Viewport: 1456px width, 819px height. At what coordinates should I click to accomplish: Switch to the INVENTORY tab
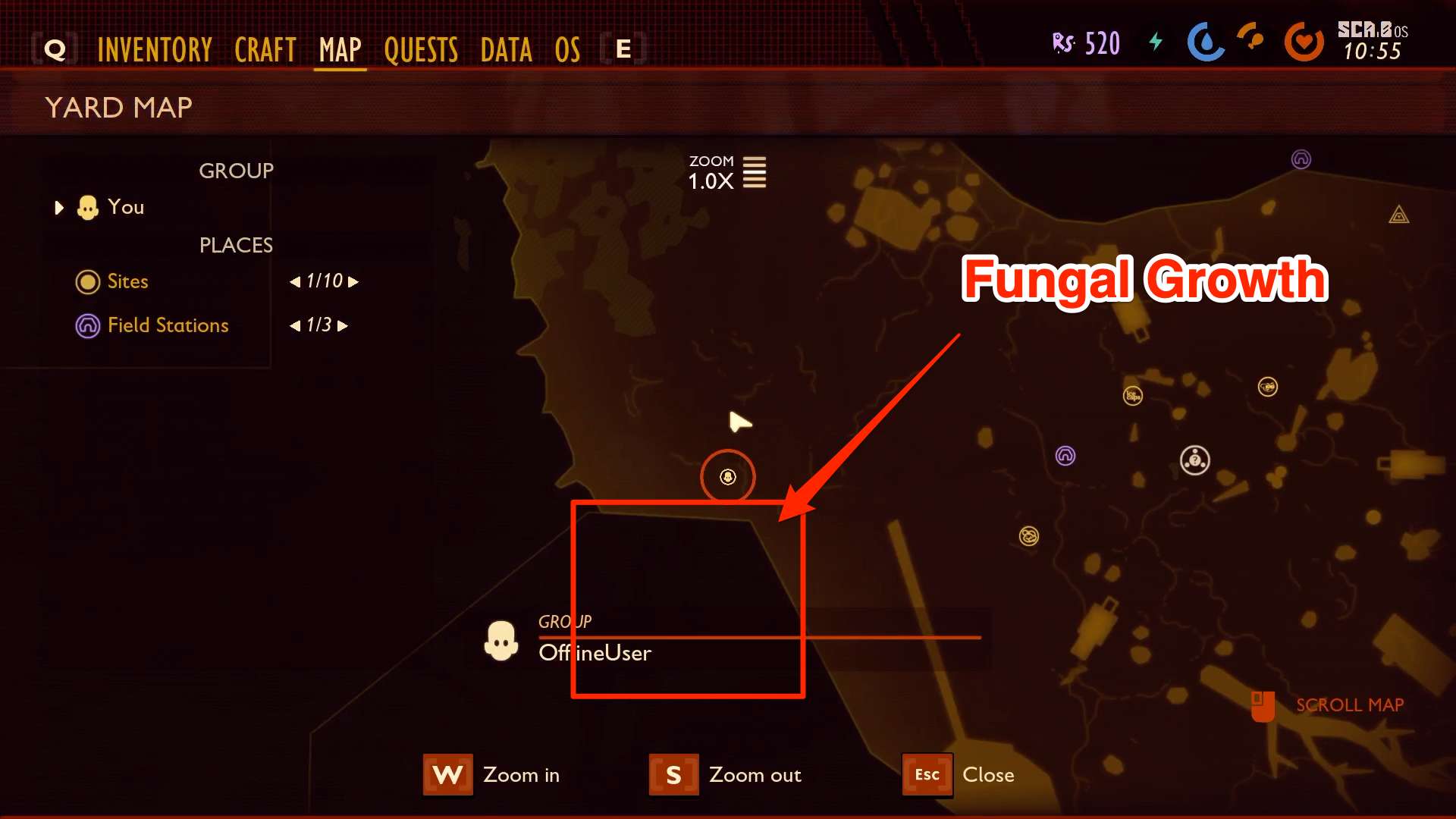click(x=154, y=49)
